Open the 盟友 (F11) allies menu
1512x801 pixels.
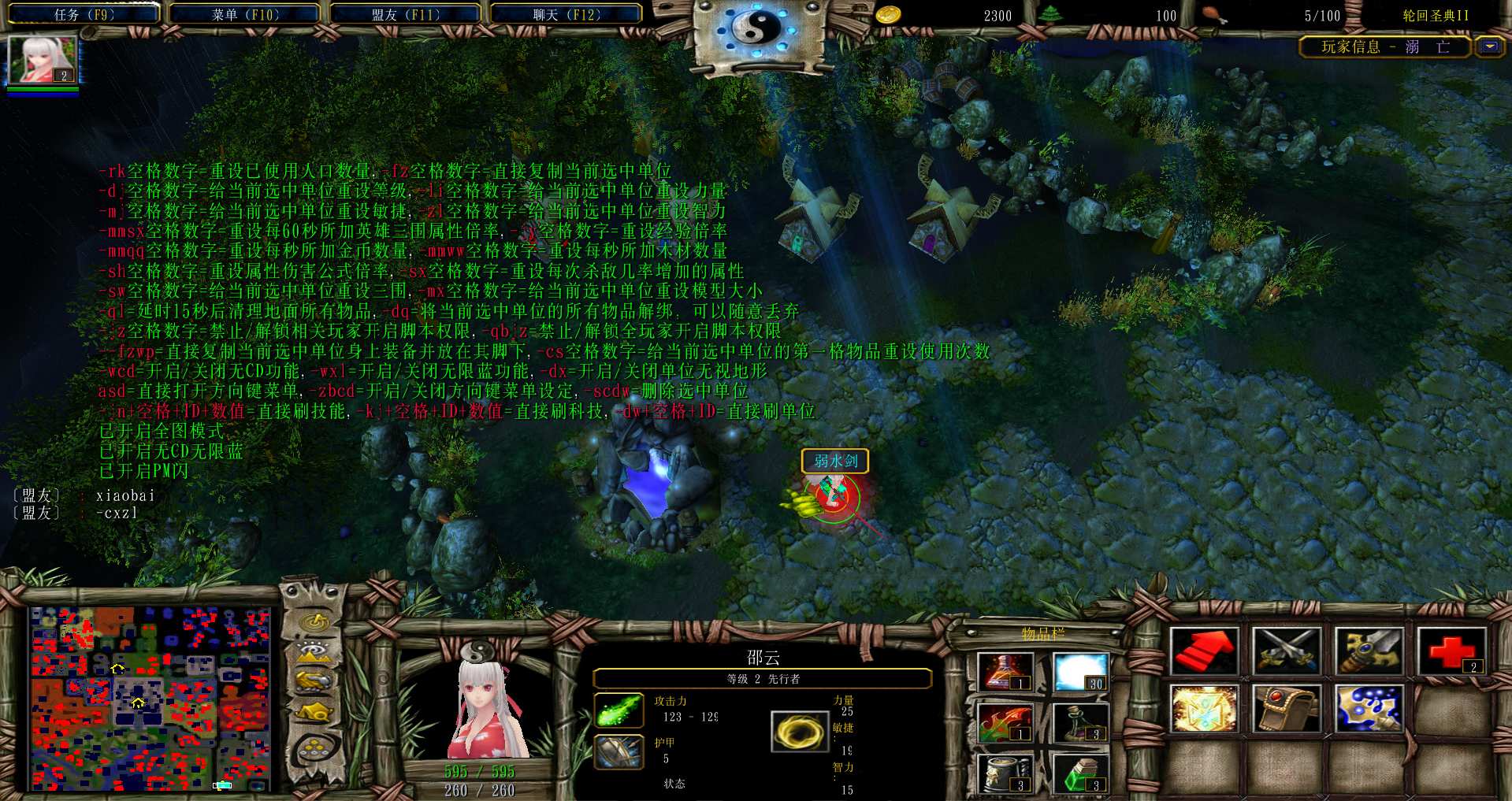(406, 14)
